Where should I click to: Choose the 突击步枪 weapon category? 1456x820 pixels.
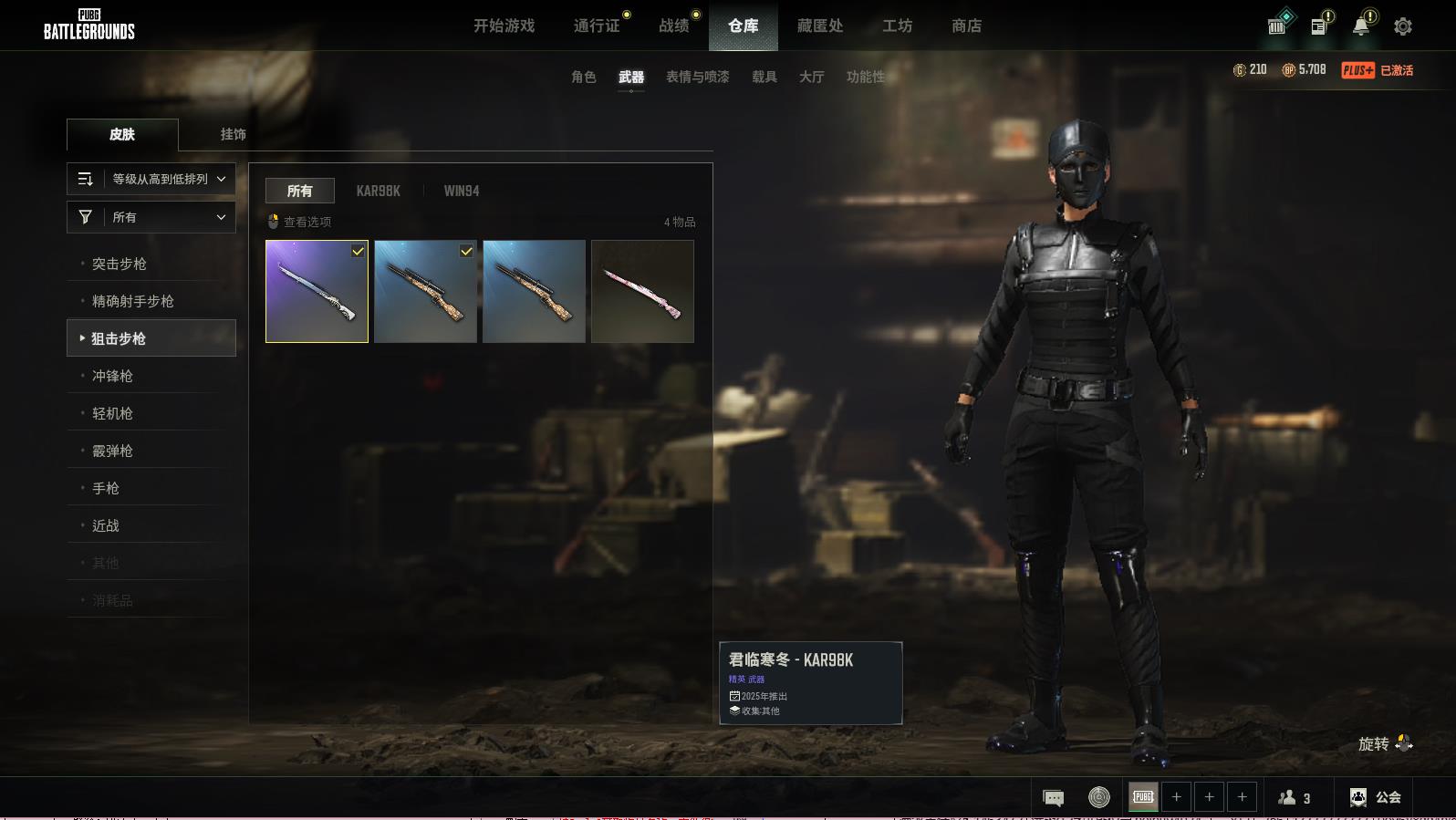[120, 264]
